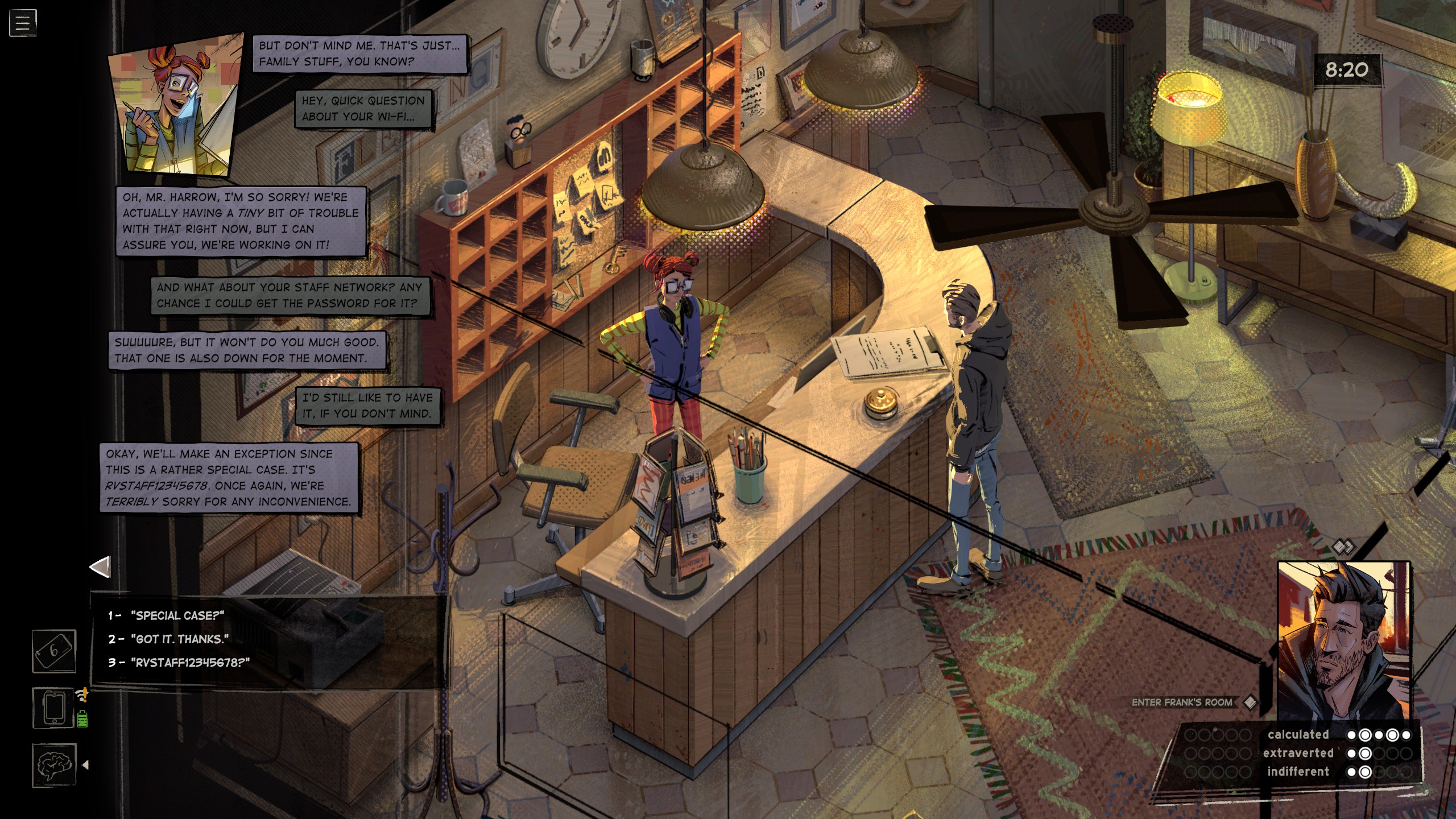This screenshot has height=819, width=1456.
Task: Pick the reply "RVSTAFF12345678?"
Action: (190, 663)
